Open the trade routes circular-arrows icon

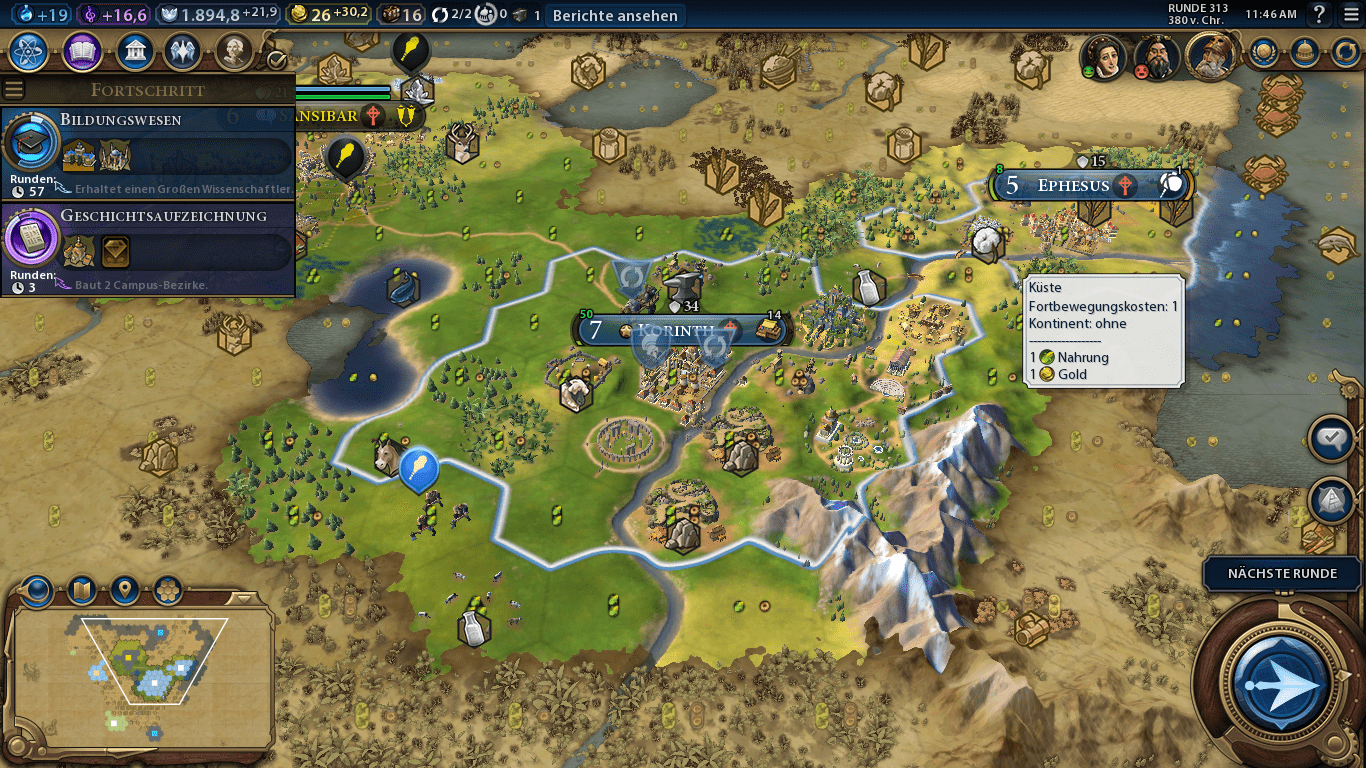tap(1345, 51)
